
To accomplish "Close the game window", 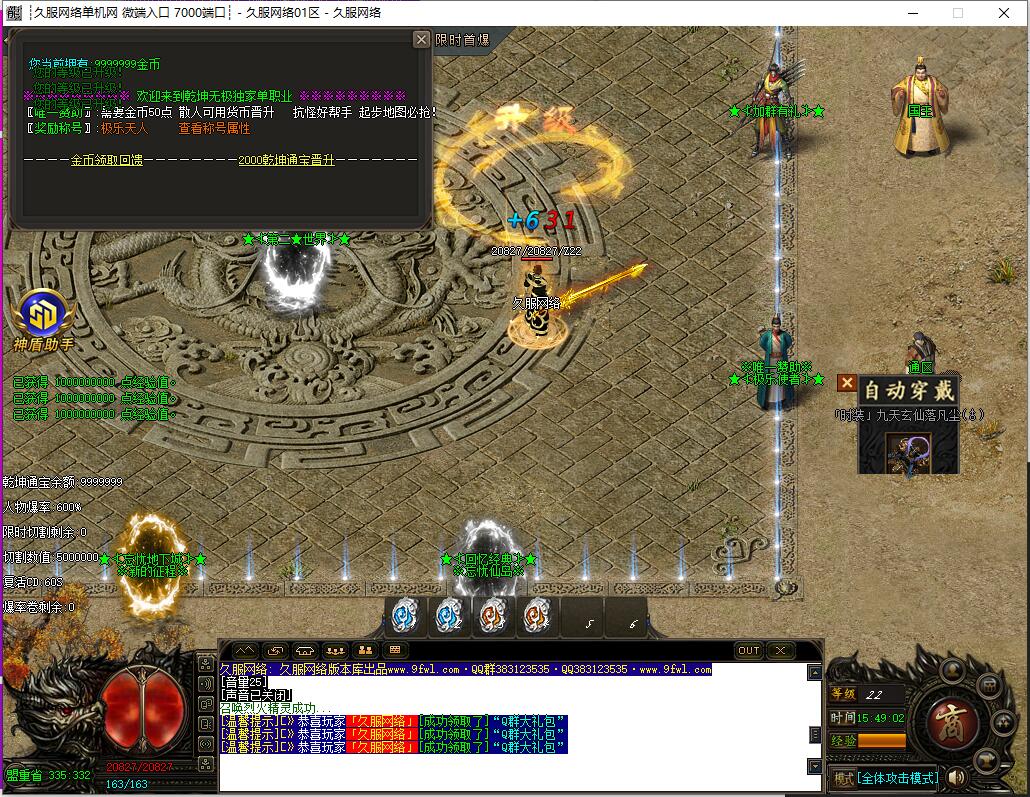I will click(x=1004, y=13).
